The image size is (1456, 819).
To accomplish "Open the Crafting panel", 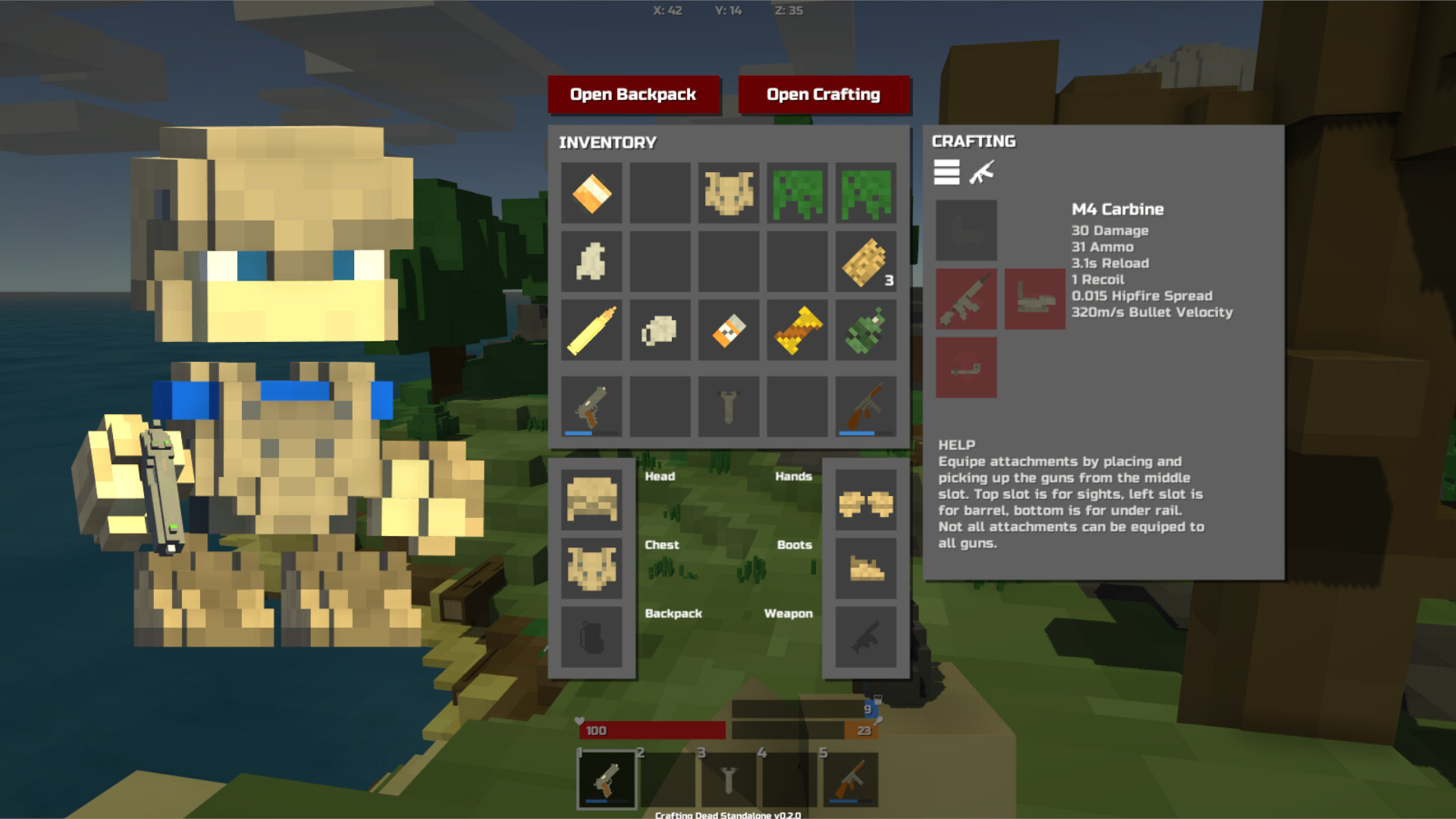I will pyautogui.click(x=824, y=94).
